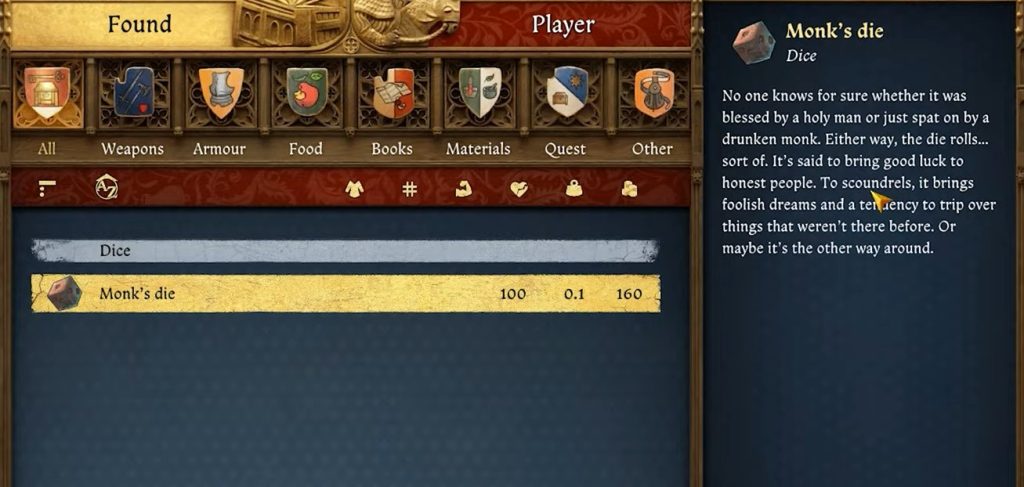Screen dimensions: 1024x487
Task: Click the sort-order bars icon
Action: pos(47,187)
